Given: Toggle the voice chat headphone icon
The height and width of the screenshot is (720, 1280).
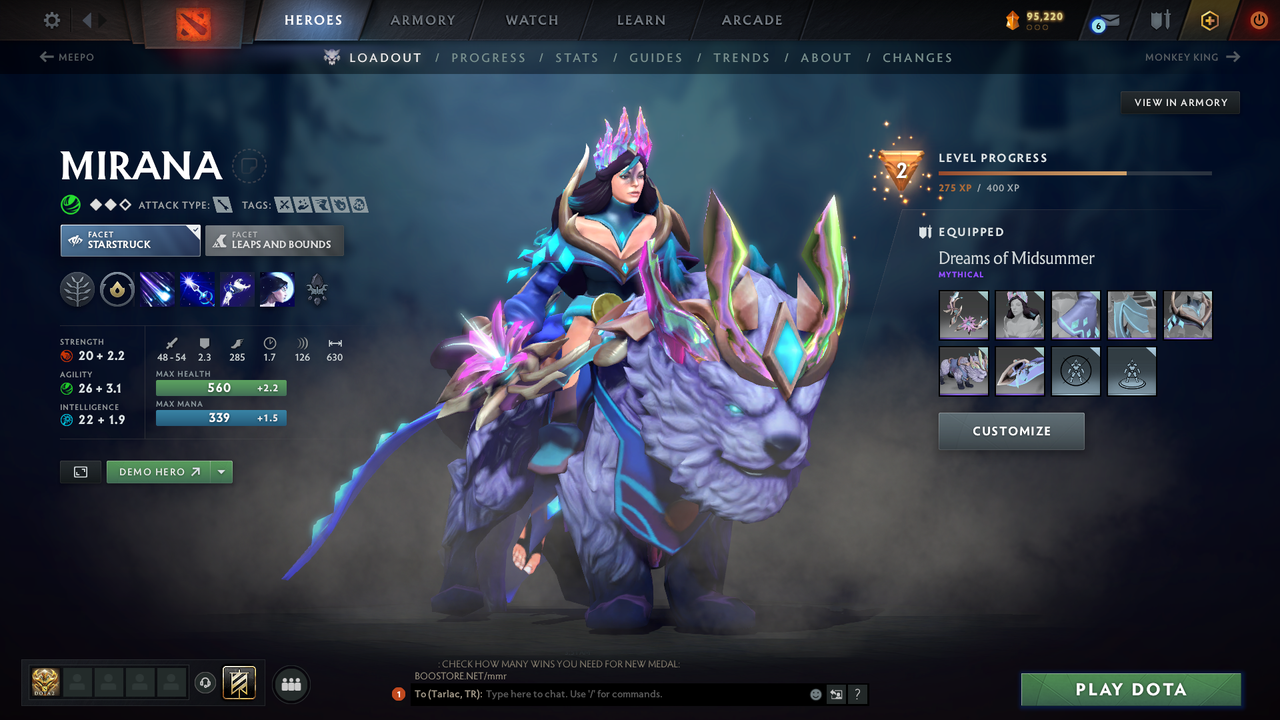Looking at the screenshot, I should [207, 683].
